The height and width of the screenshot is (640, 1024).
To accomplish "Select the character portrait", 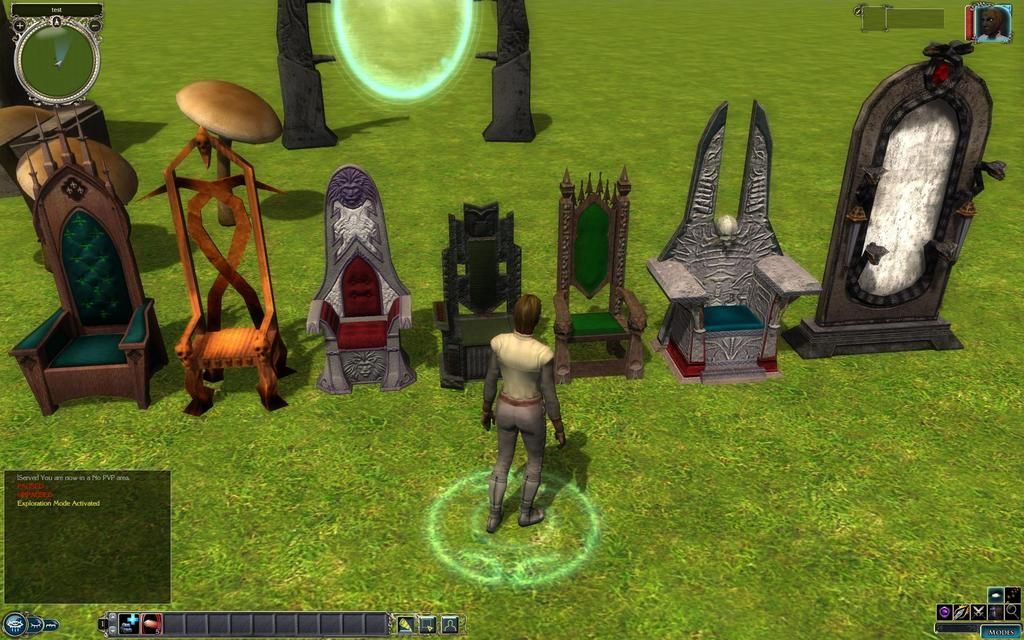I will click(x=990, y=23).
